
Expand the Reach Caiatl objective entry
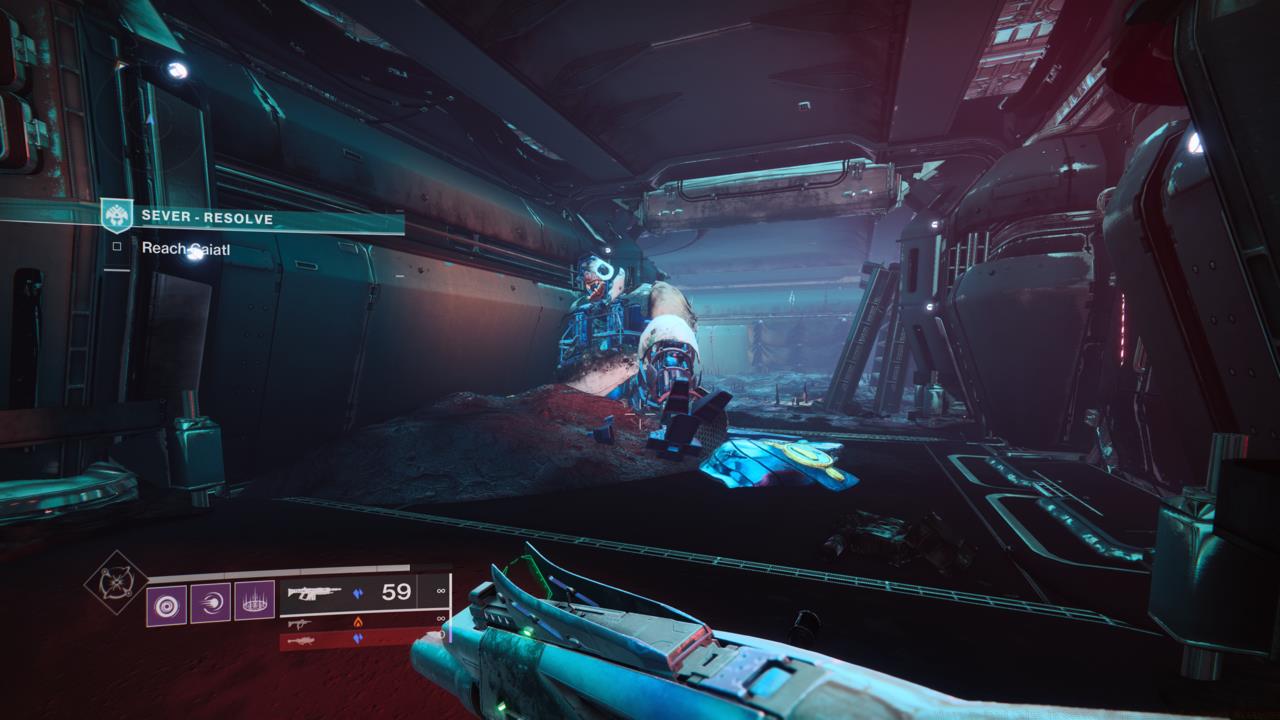tap(186, 248)
